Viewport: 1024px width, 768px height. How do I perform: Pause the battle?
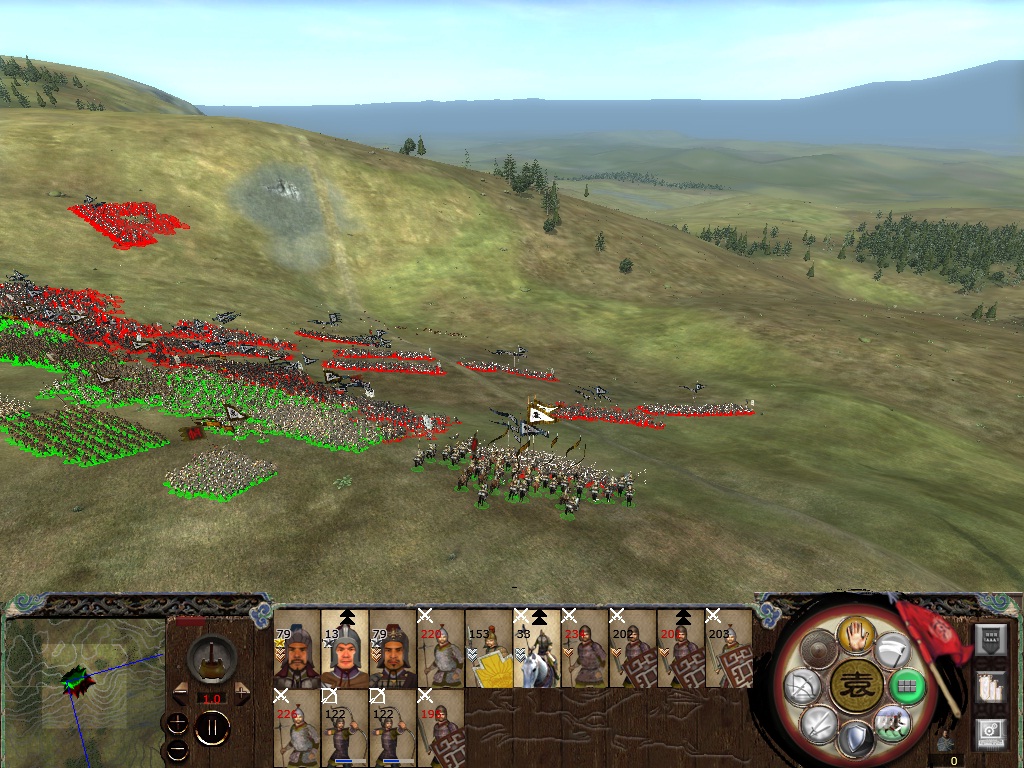[x=212, y=729]
